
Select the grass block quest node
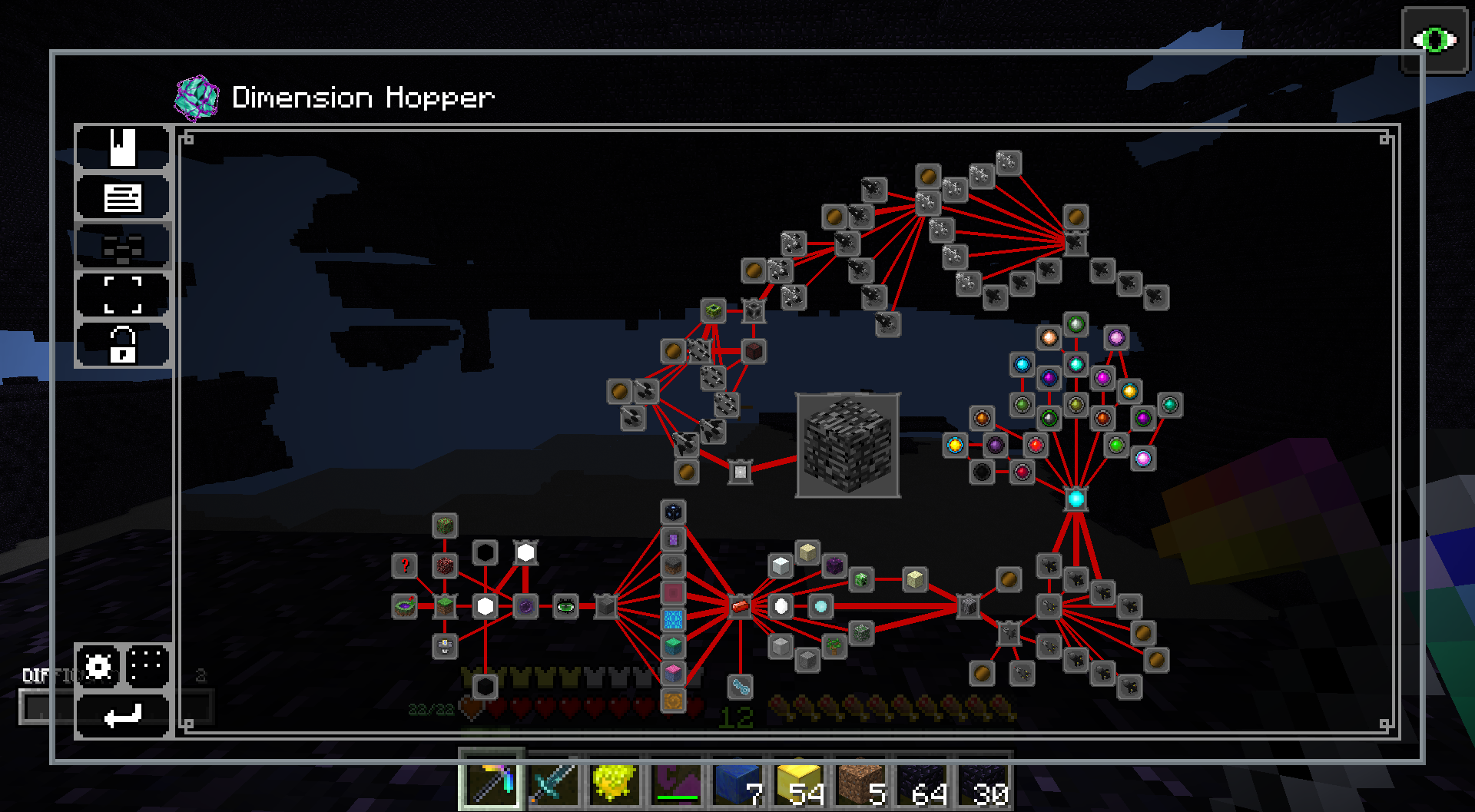tap(445, 607)
